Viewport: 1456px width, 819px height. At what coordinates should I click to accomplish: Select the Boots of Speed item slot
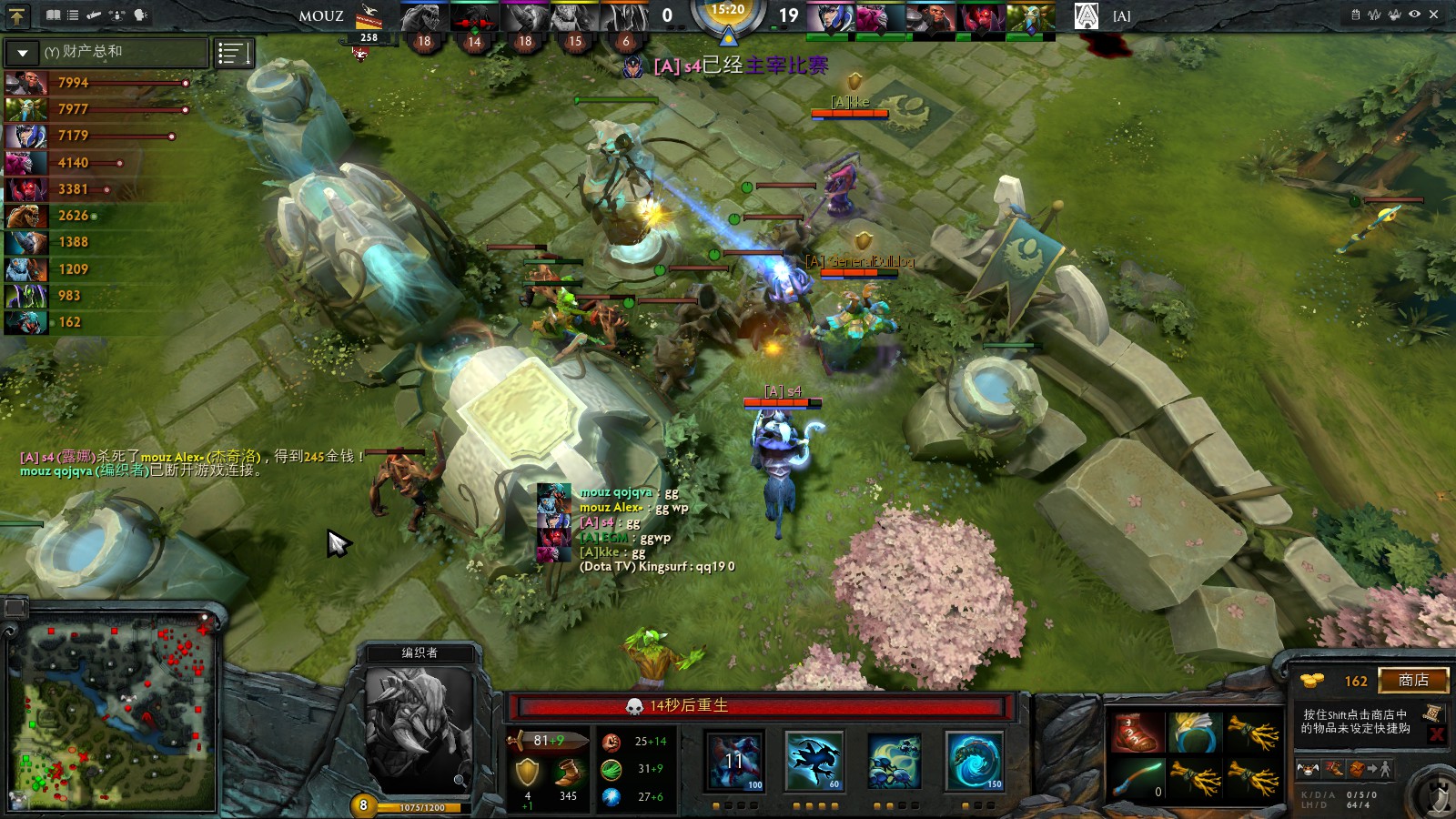pyautogui.click(x=1136, y=733)
